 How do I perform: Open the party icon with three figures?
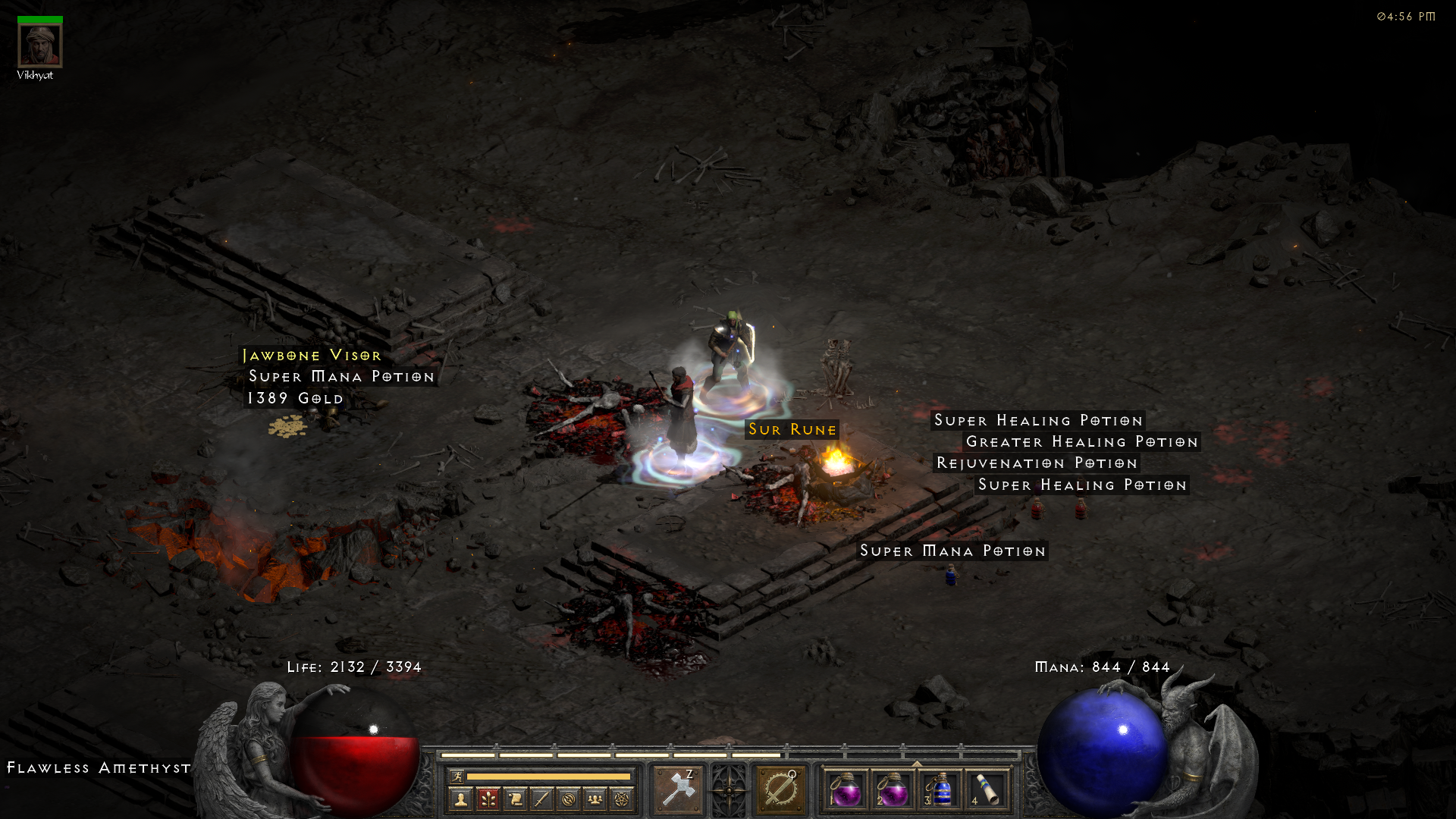(595, 799)
